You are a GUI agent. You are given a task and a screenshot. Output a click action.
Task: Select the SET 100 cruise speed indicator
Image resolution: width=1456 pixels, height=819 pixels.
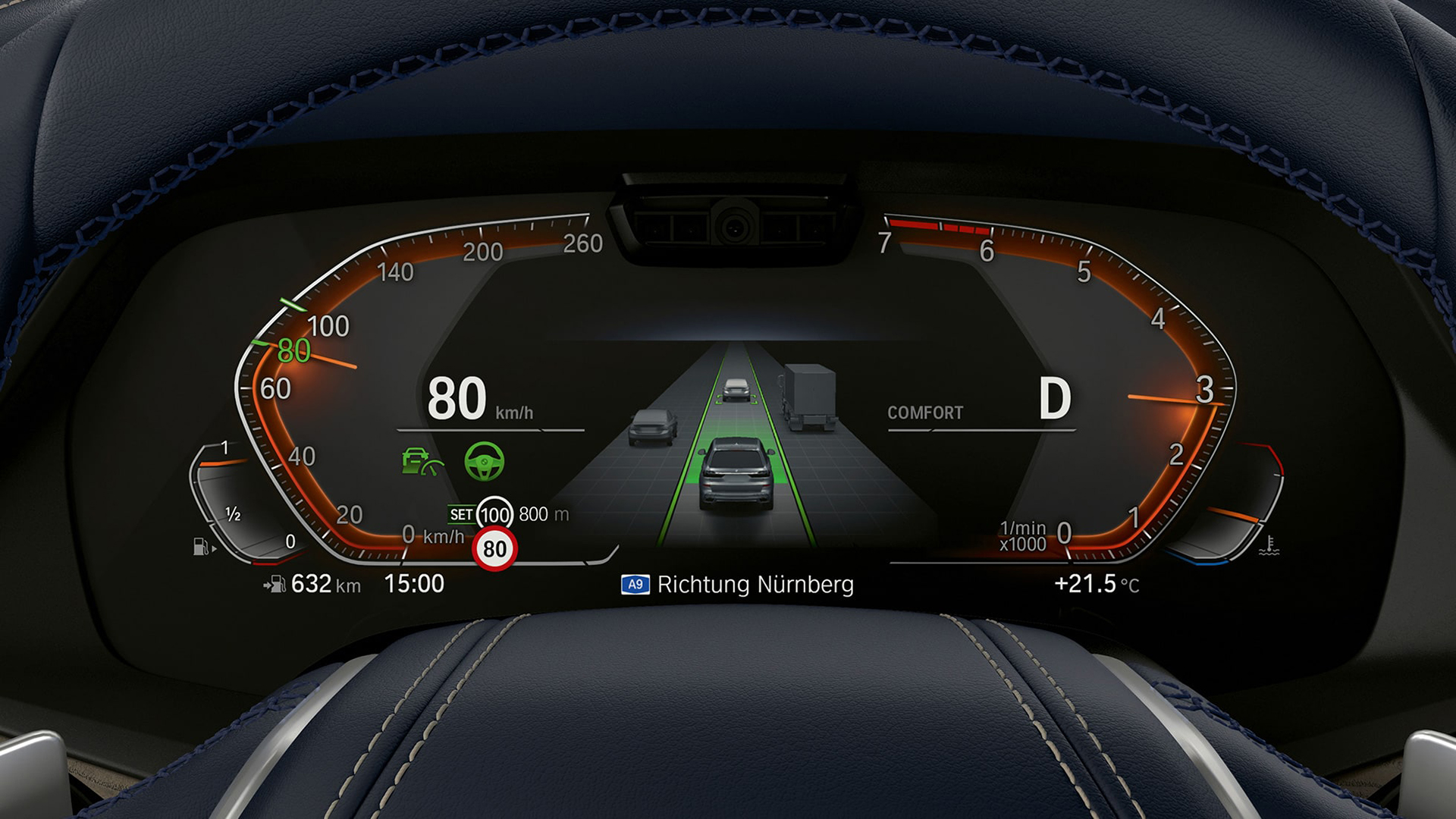point(482,514)
